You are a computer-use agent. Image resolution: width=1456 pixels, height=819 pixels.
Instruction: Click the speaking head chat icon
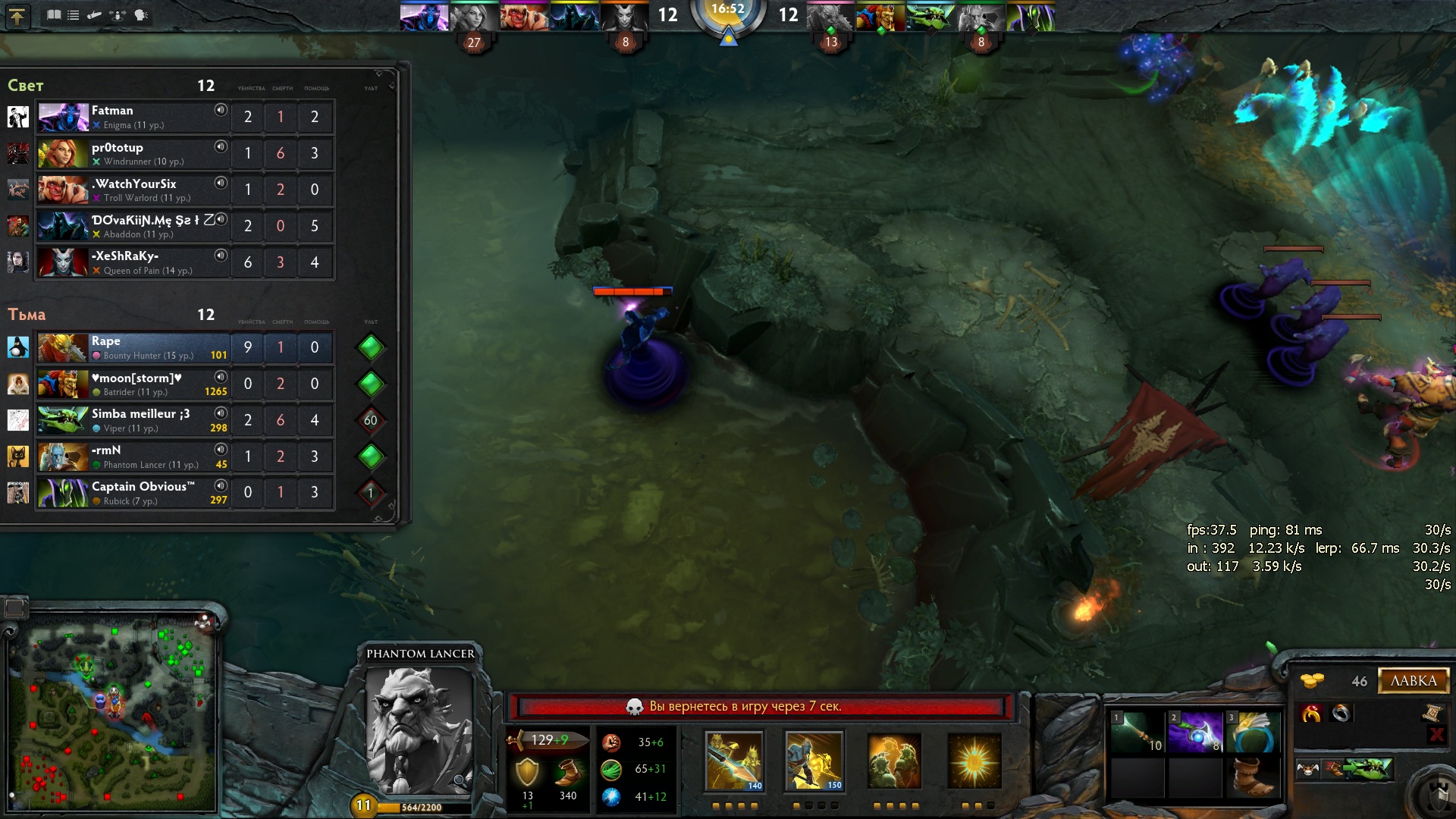click(141, 15)
